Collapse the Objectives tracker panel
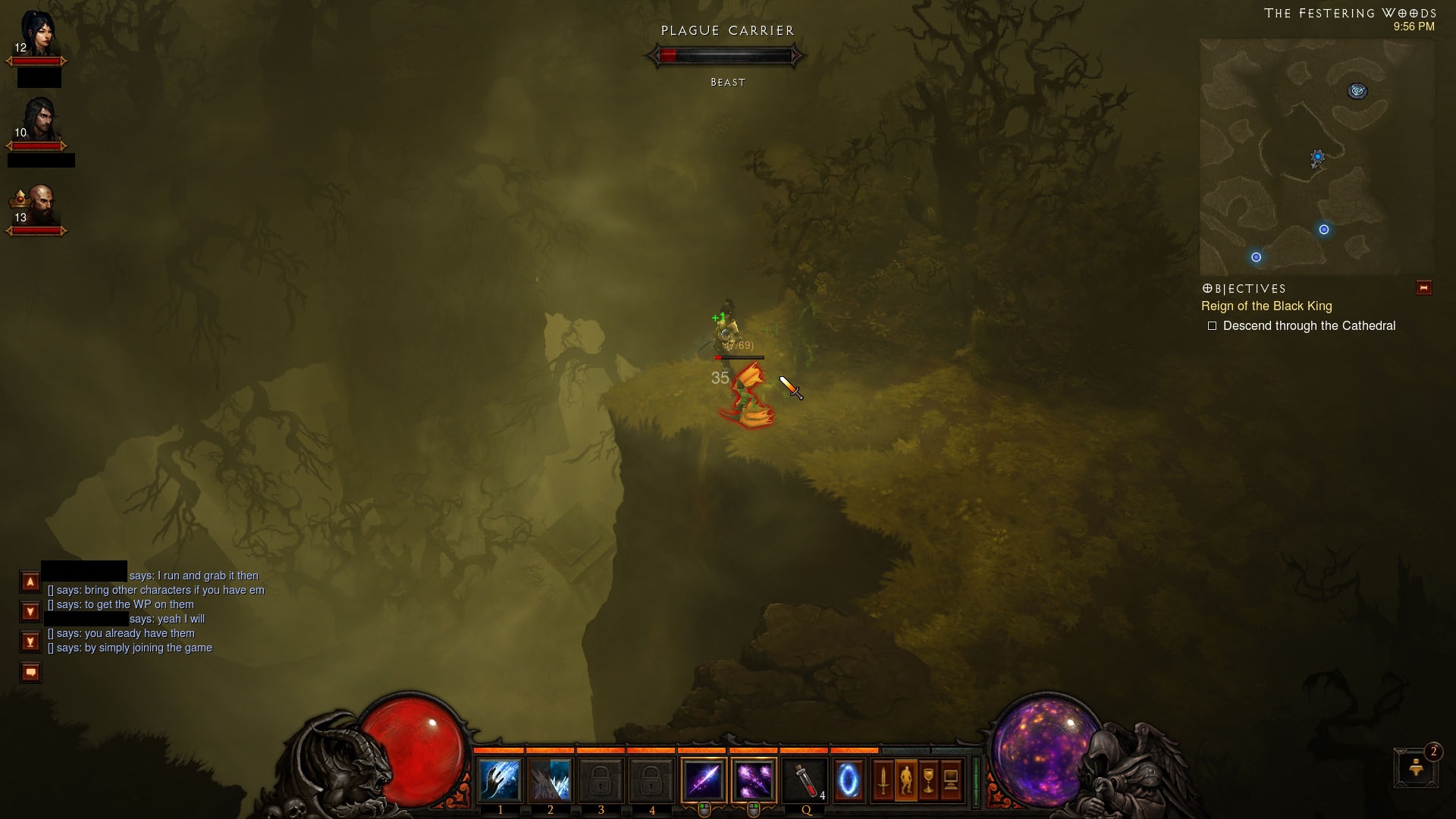The image size is (1456, 819). click(x=1423, y=288)
